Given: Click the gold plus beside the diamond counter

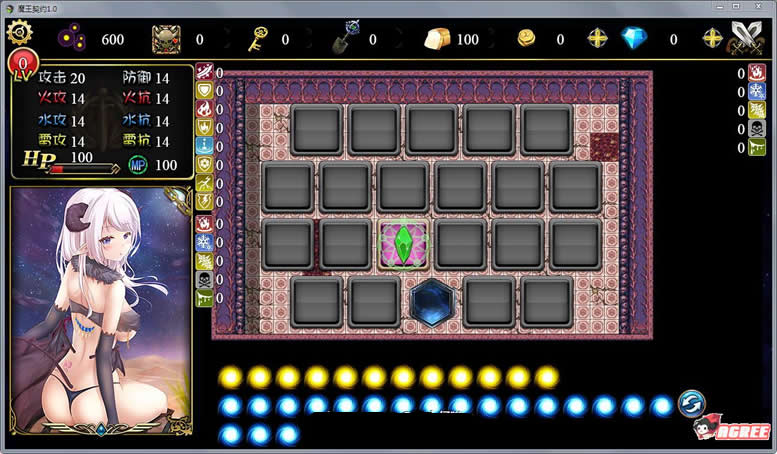Looking at the screenshot, I should pyautogui.click(x=712, y=39).
